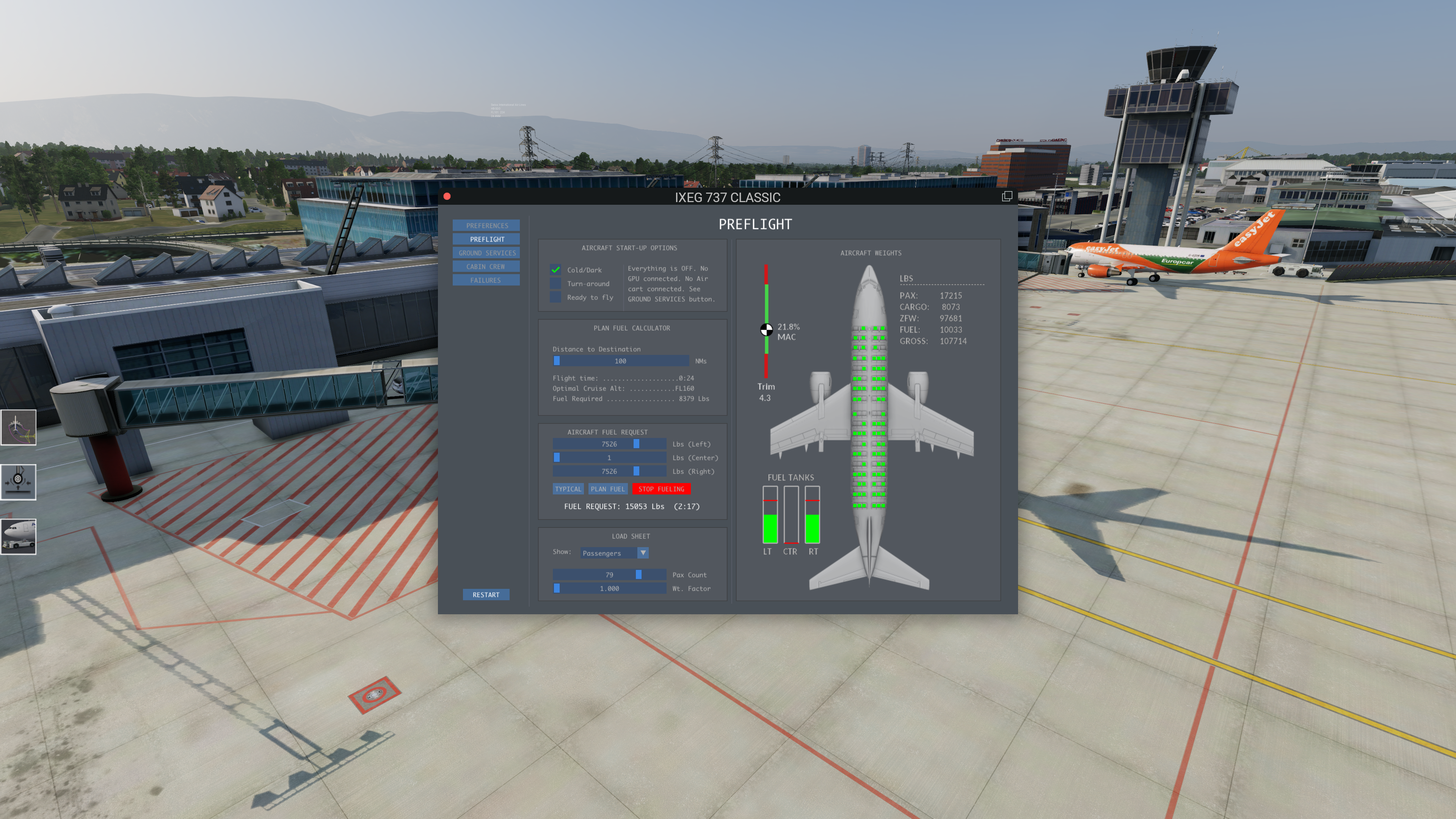This screenshot has width=1456, height=819.
Task: Toggle the Cold/Dark start-up checkbox
Action: [555, 270]
